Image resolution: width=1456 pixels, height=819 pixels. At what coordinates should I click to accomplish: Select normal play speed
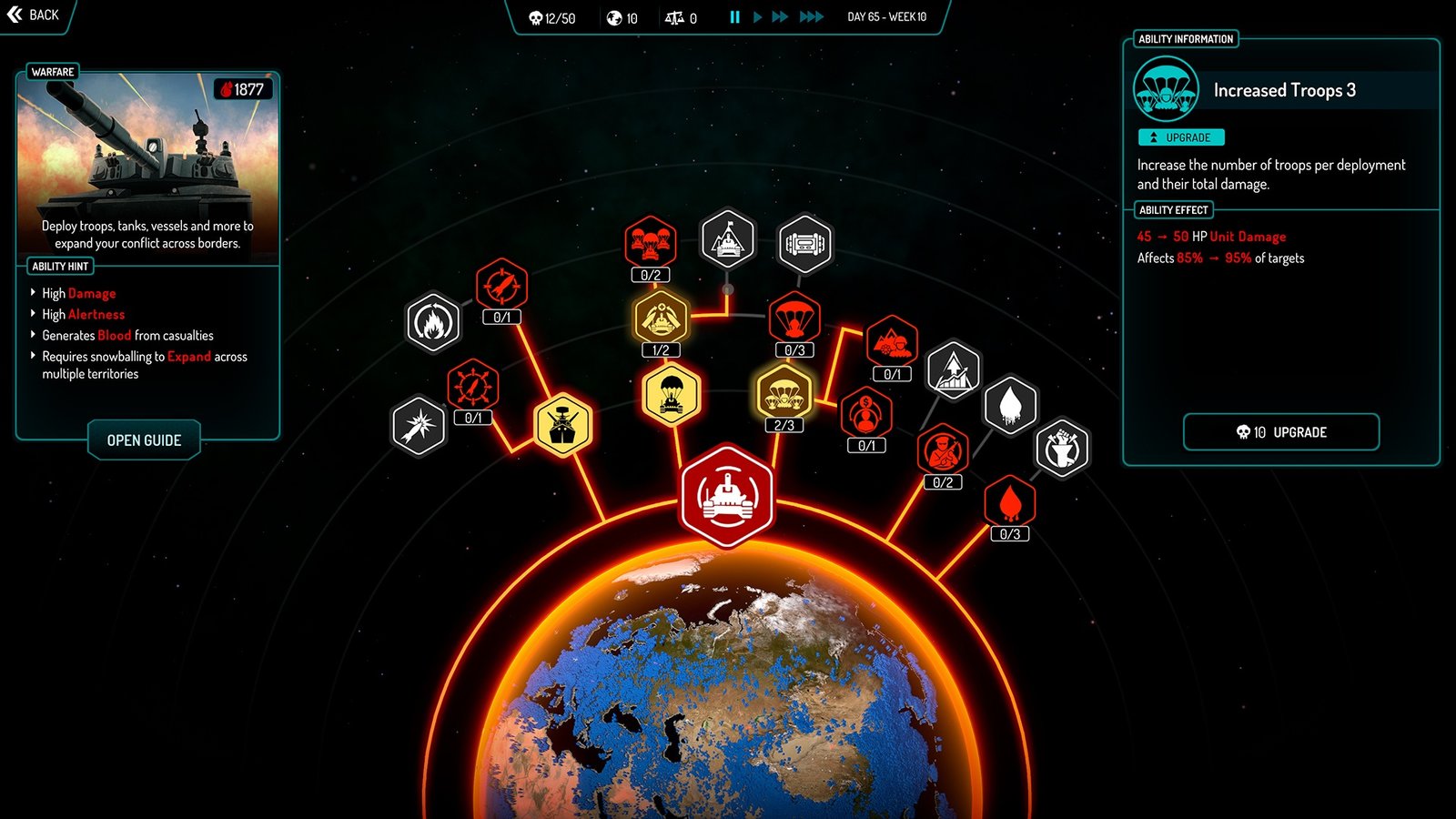757,16
